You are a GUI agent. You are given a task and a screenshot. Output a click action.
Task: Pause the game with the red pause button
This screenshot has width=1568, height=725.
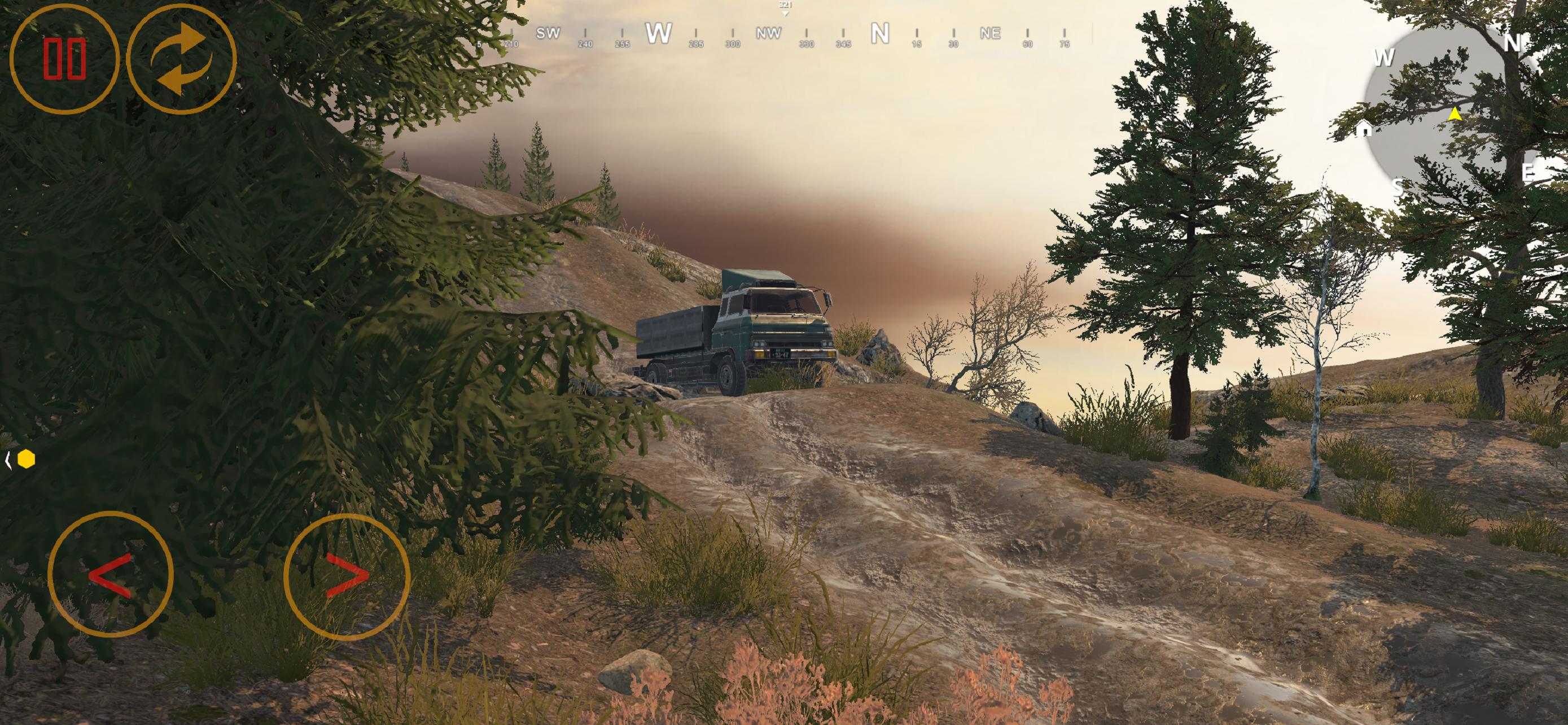click(x=64, y=59)
